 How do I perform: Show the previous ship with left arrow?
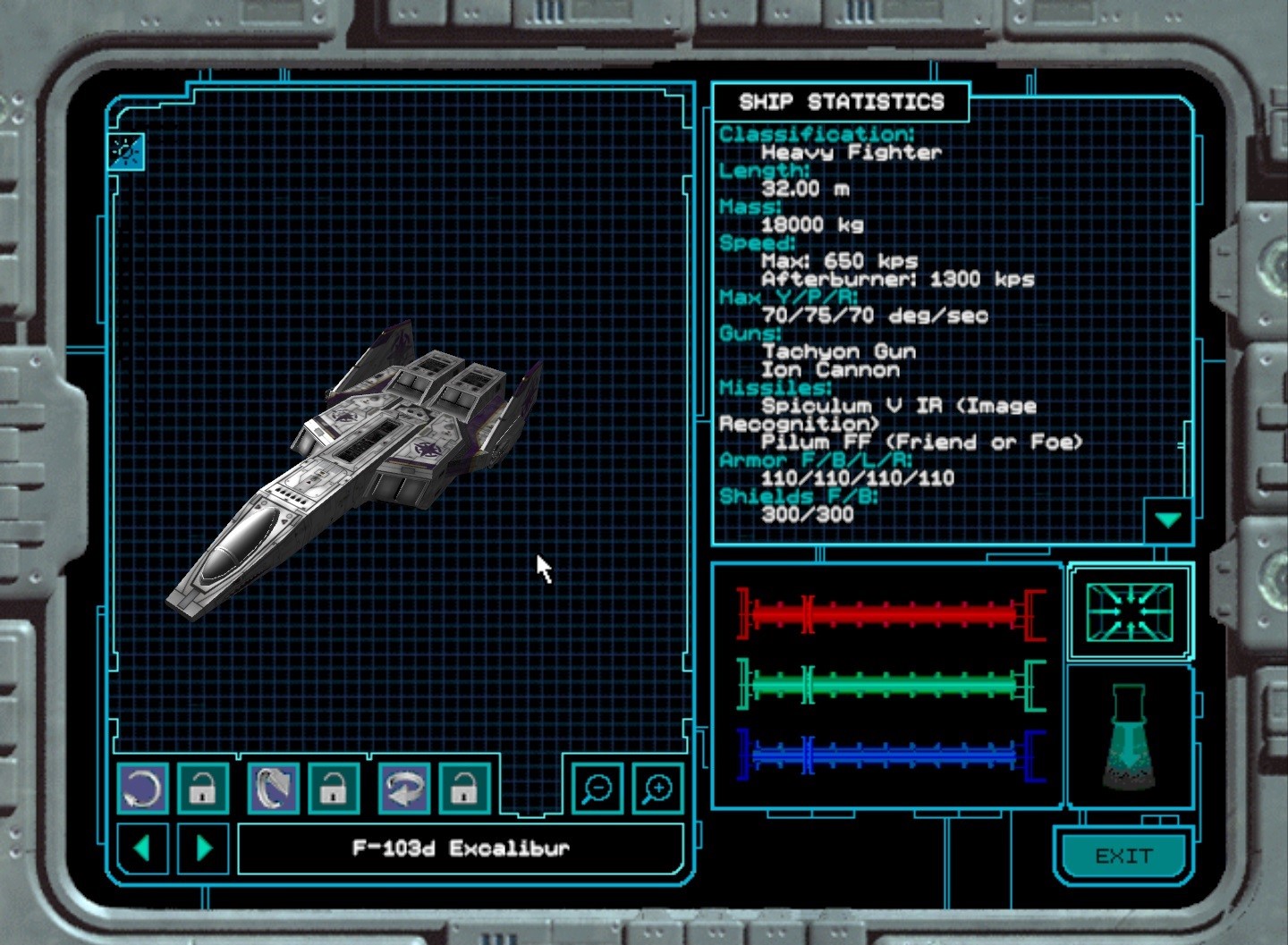(141, 848)
